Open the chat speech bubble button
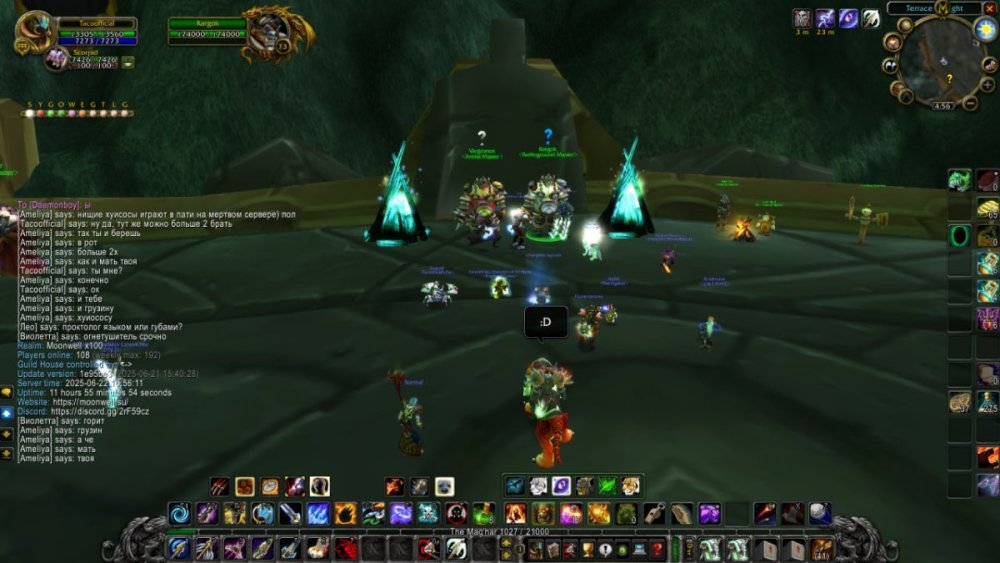Screen dimensions: 1000x563 (7, 393)
